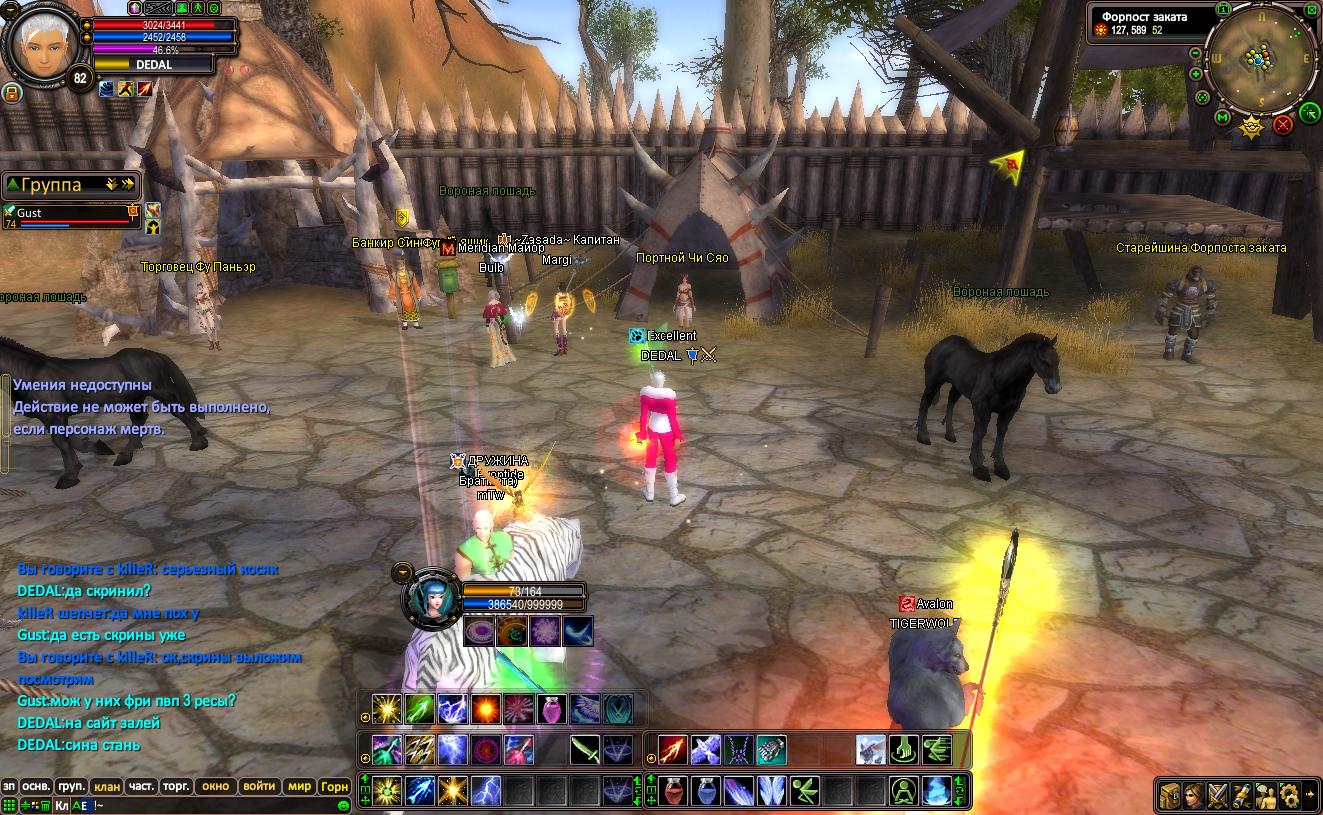Click the green cursor-arrow button by the minimap

1310,112
